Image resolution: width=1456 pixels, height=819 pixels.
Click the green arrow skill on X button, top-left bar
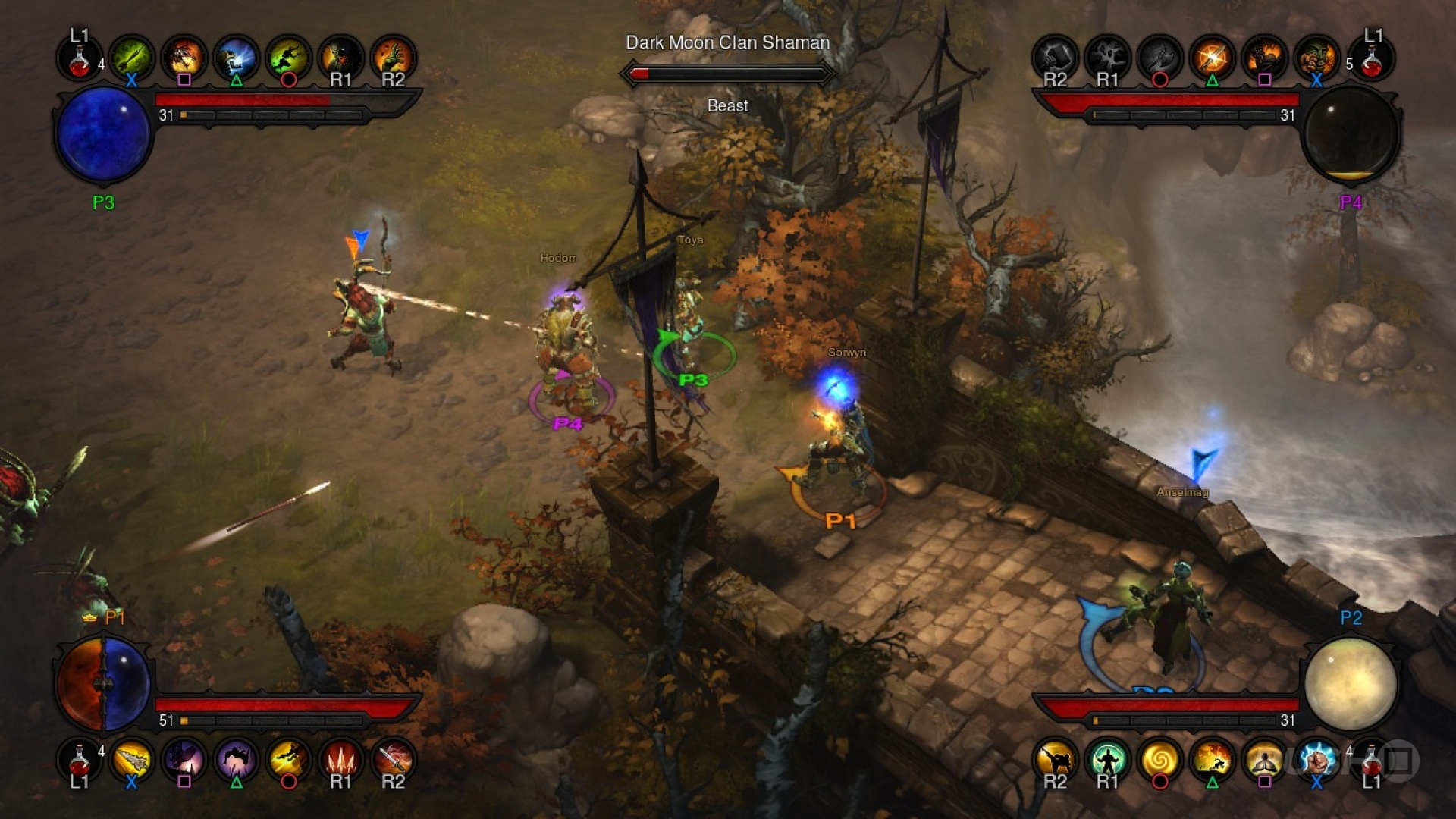tap(130, 57)
